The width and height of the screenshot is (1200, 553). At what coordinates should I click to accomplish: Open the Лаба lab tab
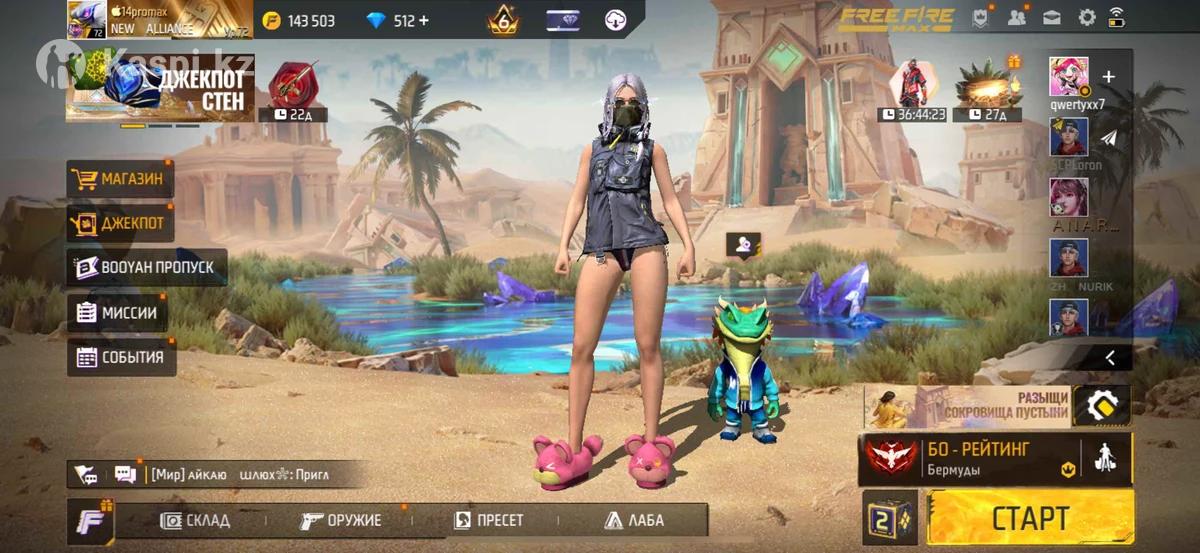click(634, 520)
